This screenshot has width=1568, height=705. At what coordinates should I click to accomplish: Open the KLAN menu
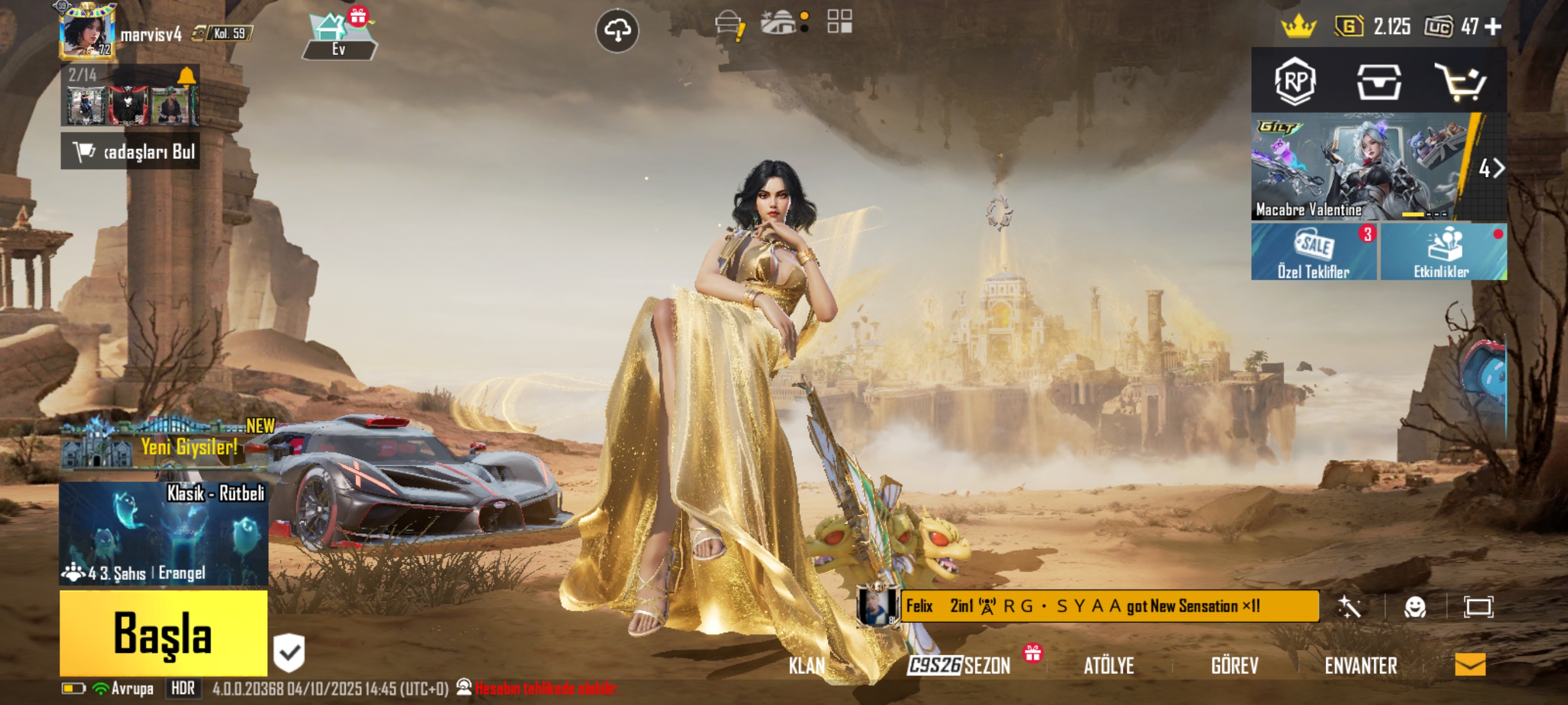click(x=807, y=666)
